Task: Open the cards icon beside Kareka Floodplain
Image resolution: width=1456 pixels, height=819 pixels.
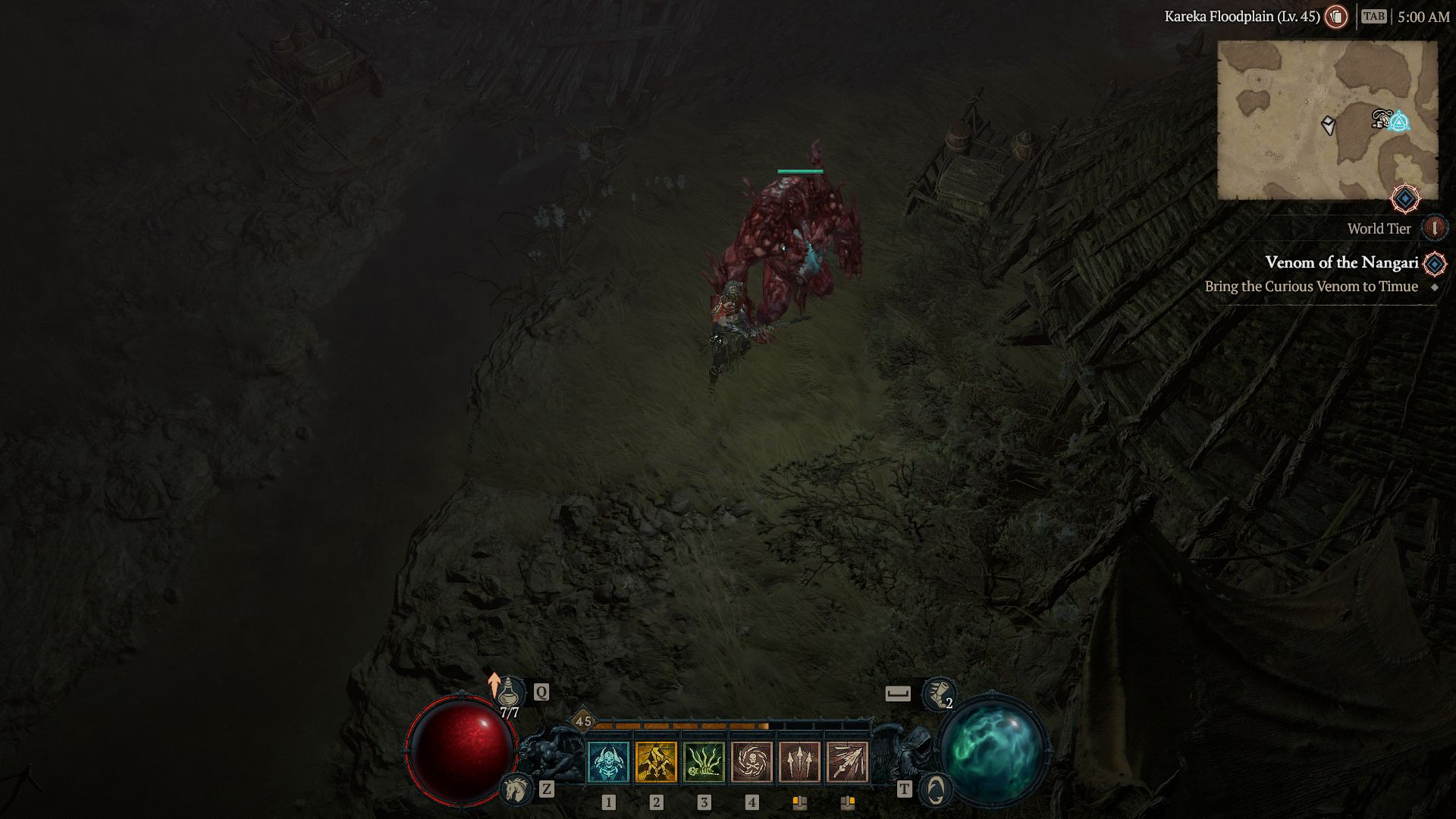Action: pos(1336,17)
